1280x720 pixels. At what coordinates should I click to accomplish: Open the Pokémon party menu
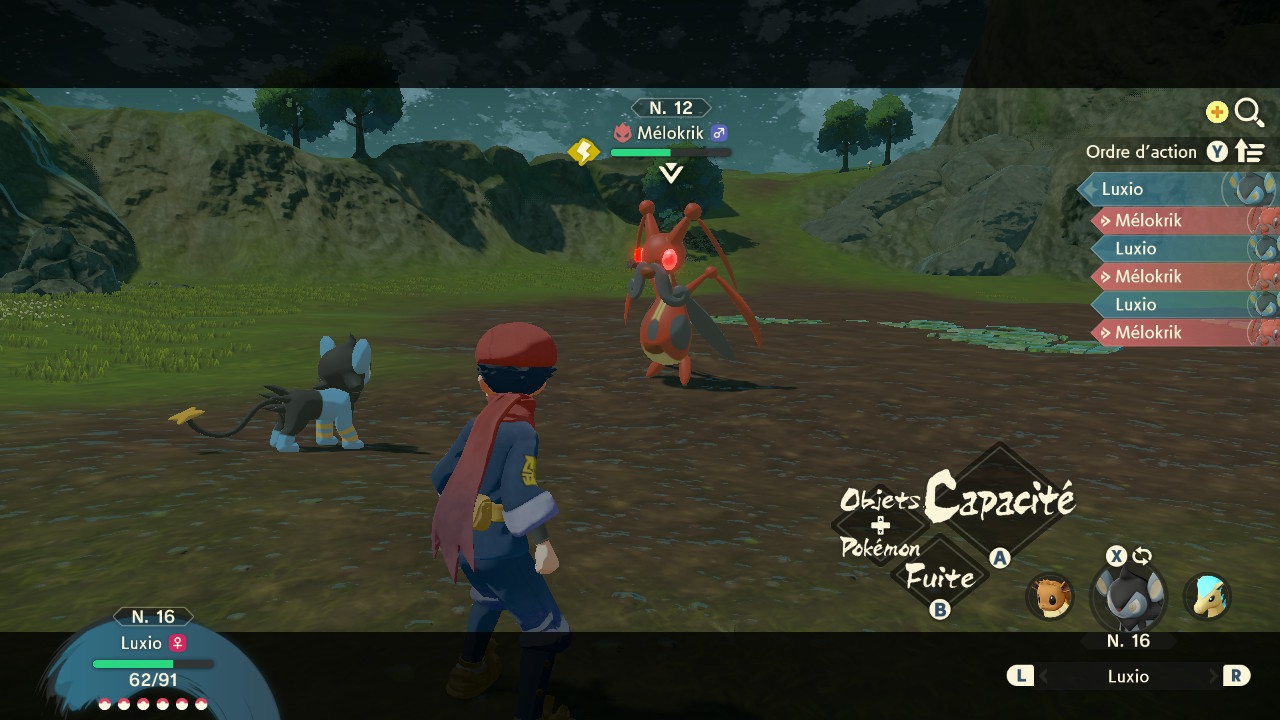[880, 548]
